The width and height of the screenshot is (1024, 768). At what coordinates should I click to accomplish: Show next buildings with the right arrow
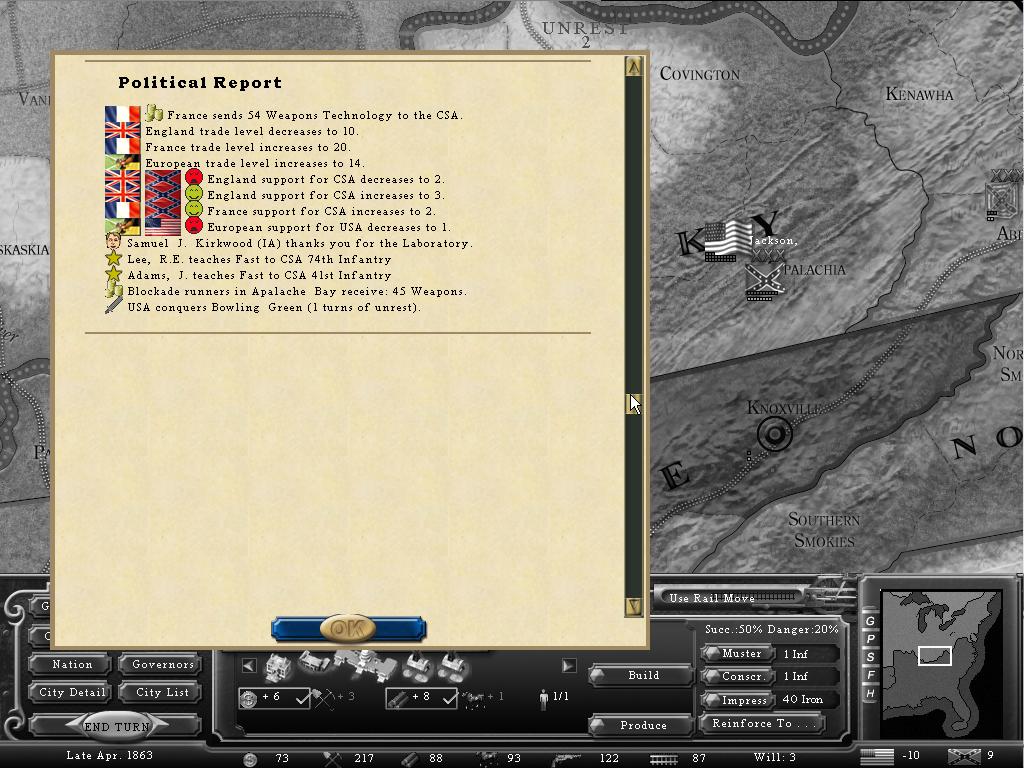(568, 666)
